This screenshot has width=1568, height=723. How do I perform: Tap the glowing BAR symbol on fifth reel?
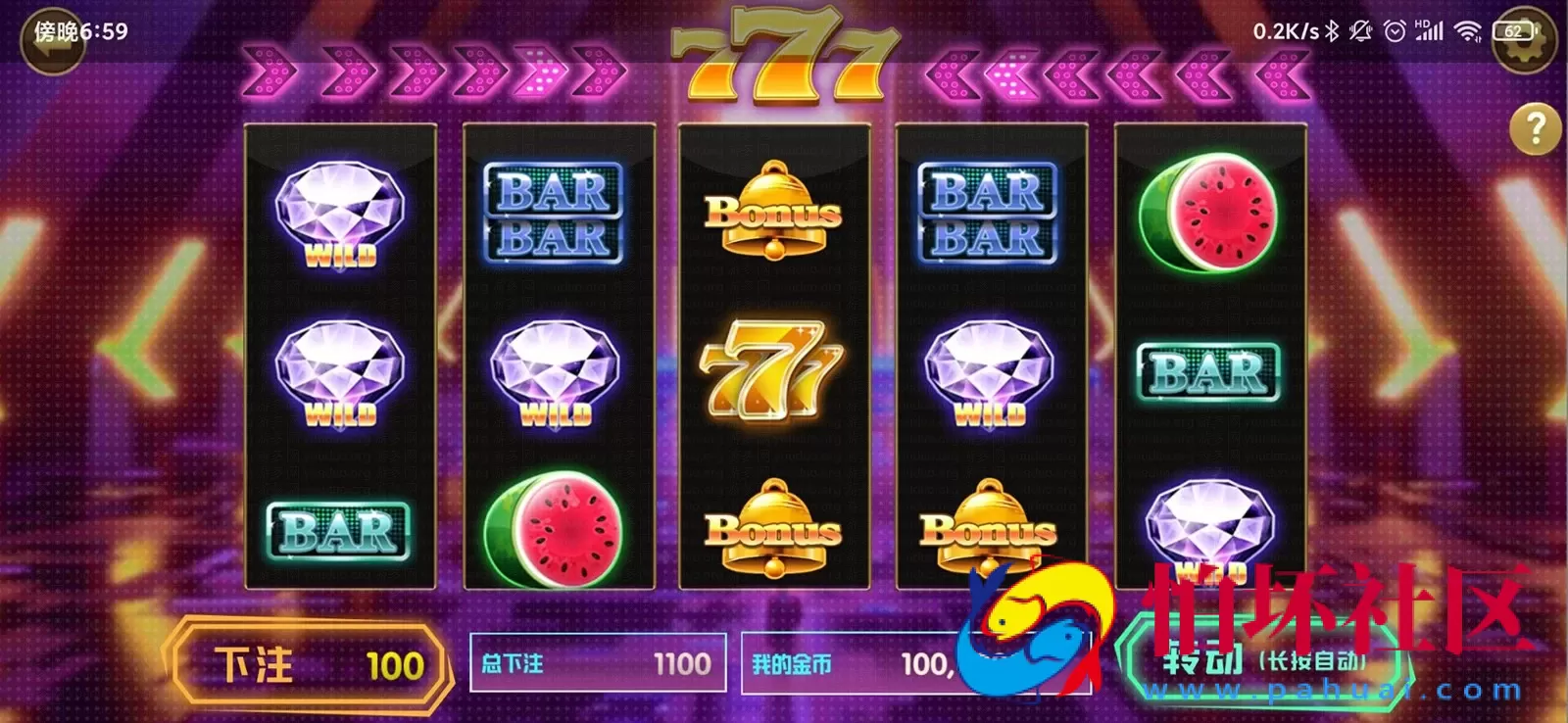tap(1208, 372)
